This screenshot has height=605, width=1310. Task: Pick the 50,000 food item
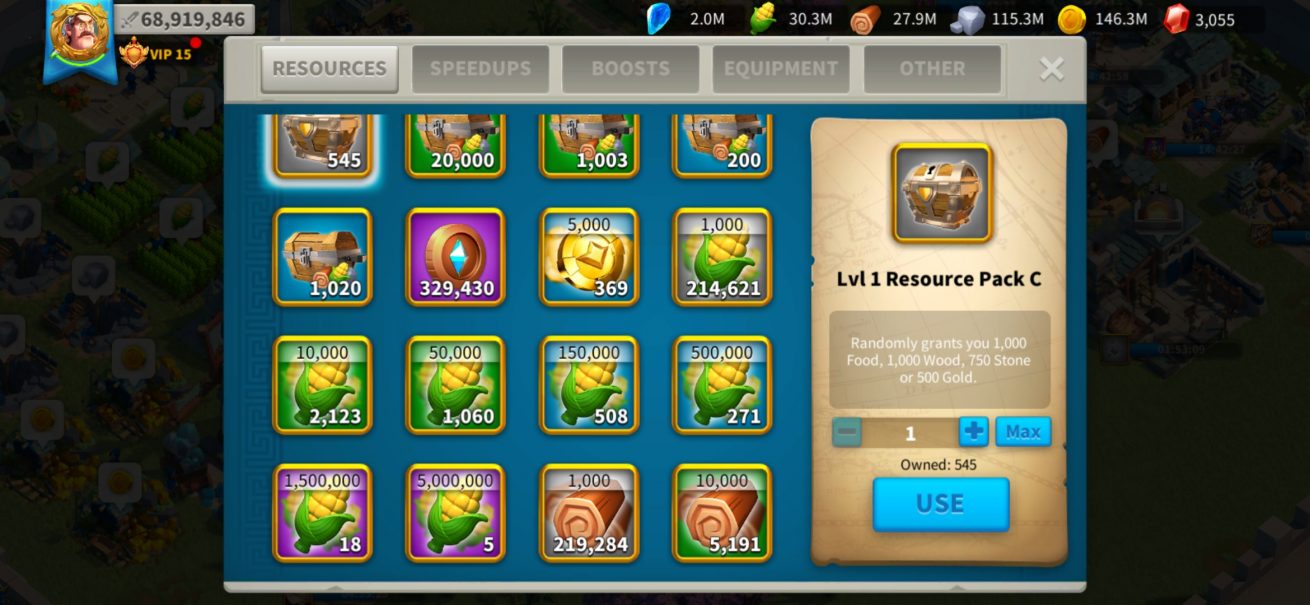(455, 385)
